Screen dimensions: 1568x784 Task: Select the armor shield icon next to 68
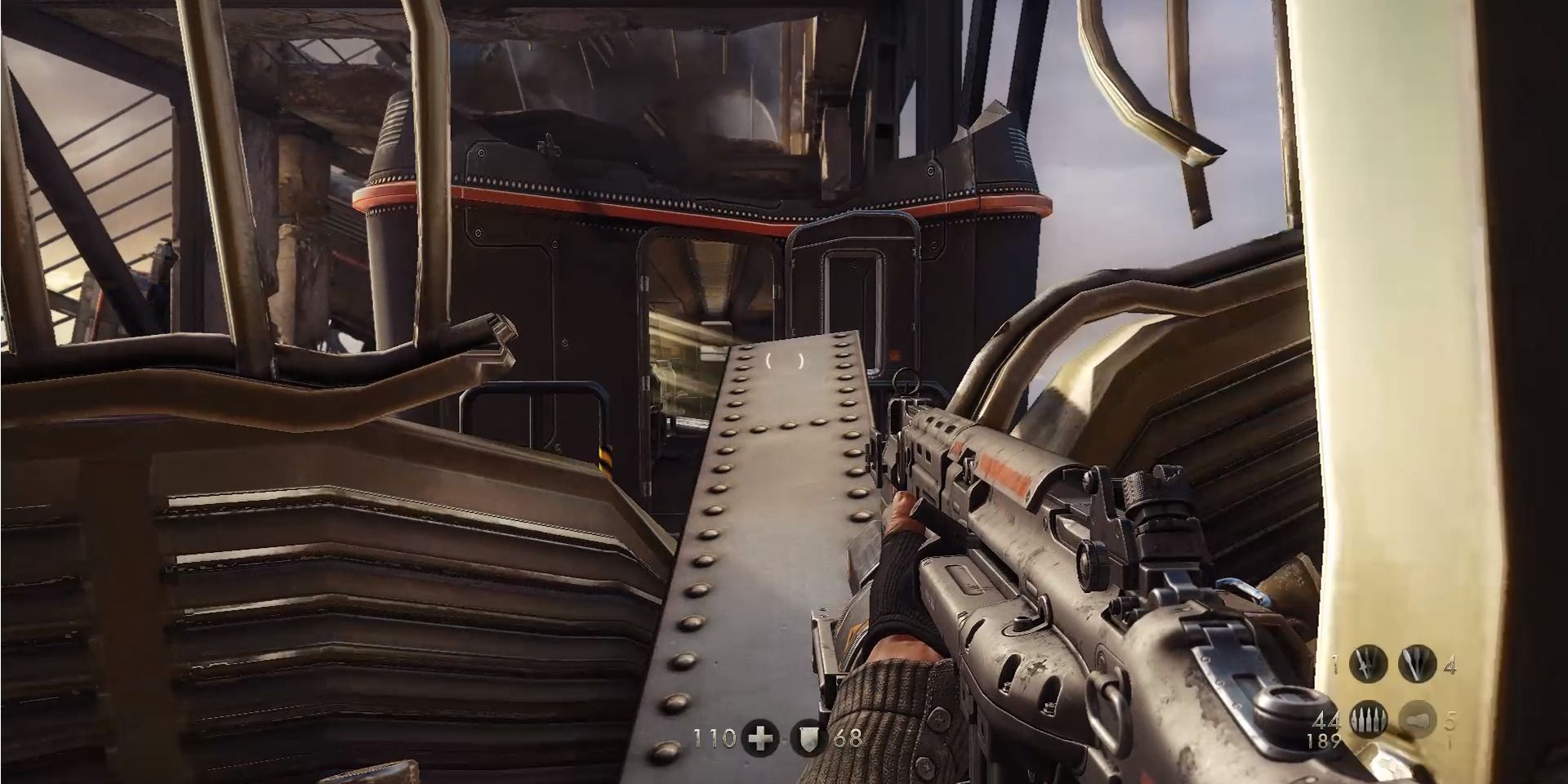[x=808, y=737]
